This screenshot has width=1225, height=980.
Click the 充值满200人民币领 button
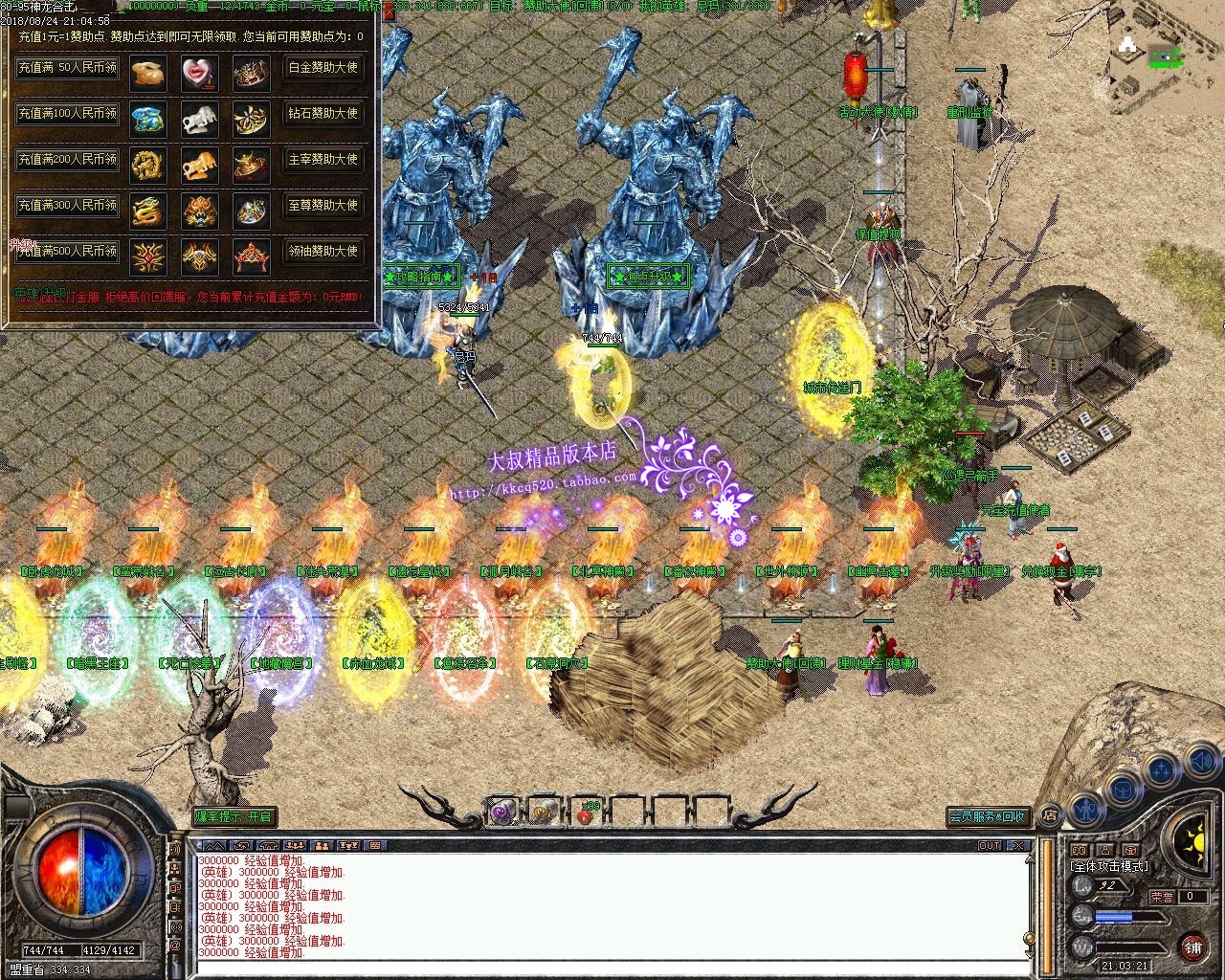click(x=67, y=160)
